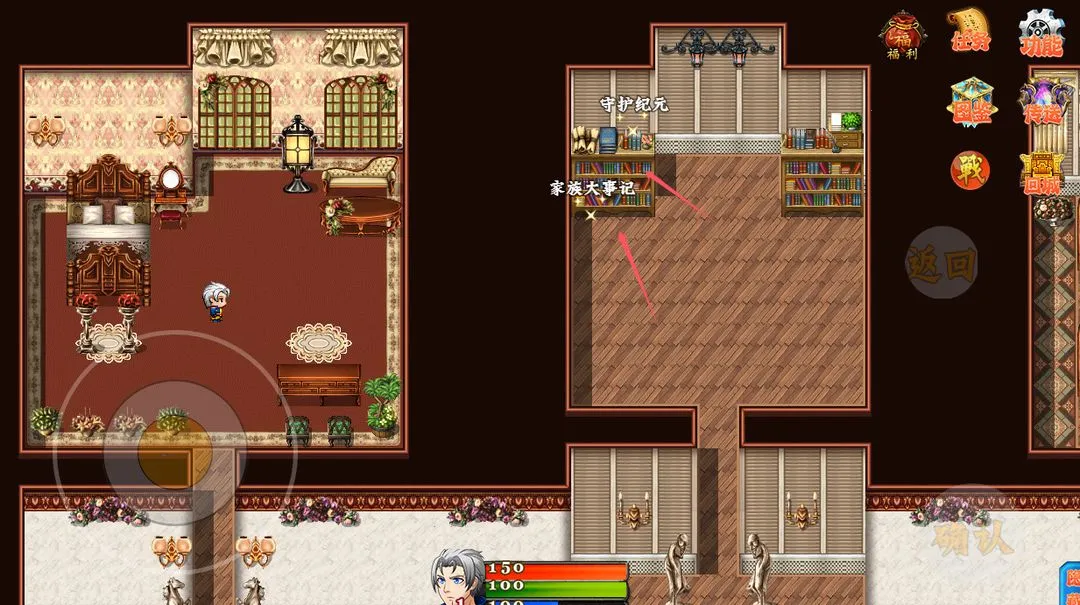Tap the orange virtual joystick knob
This screenshot has height=605, width=1080.
[174, 454]
